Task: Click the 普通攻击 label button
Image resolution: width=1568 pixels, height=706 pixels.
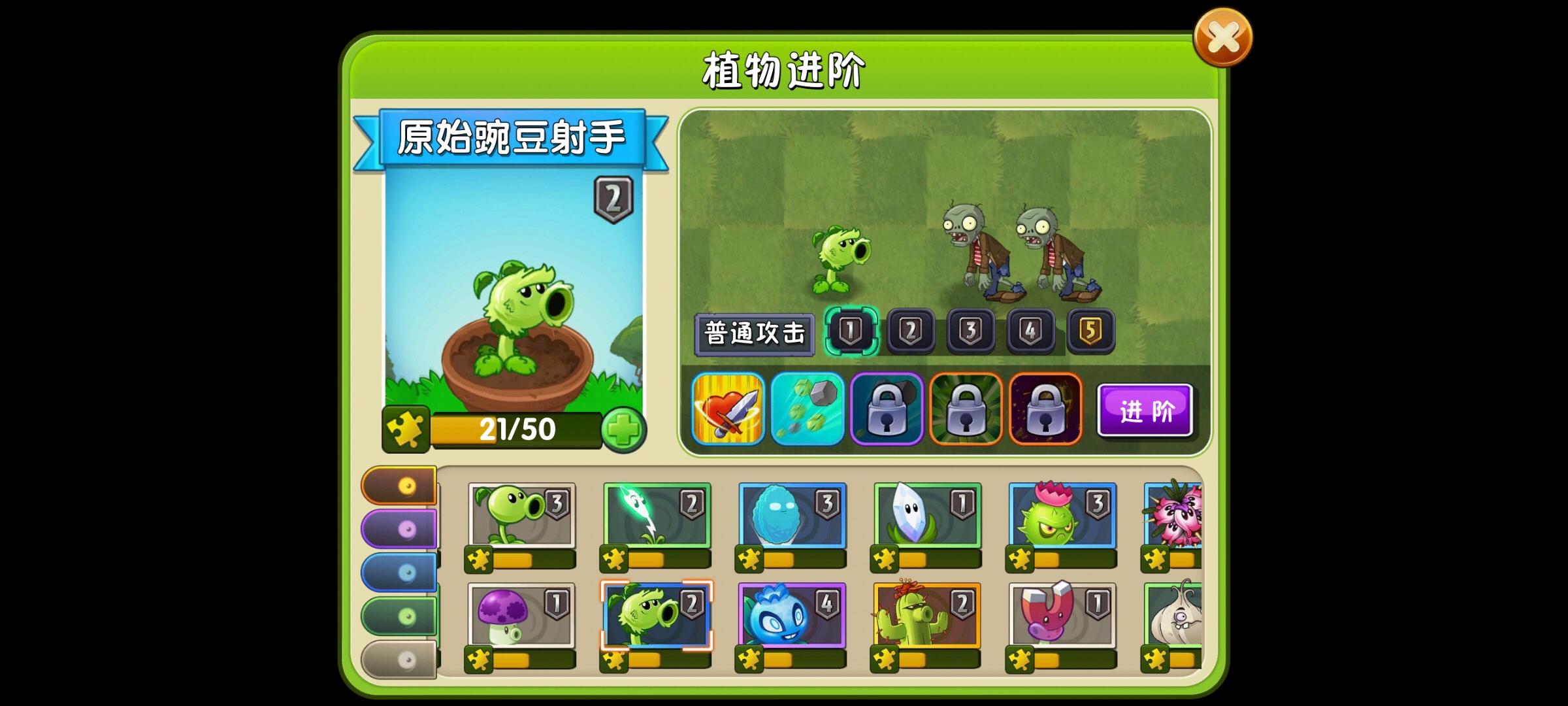Action: (756, 332)
